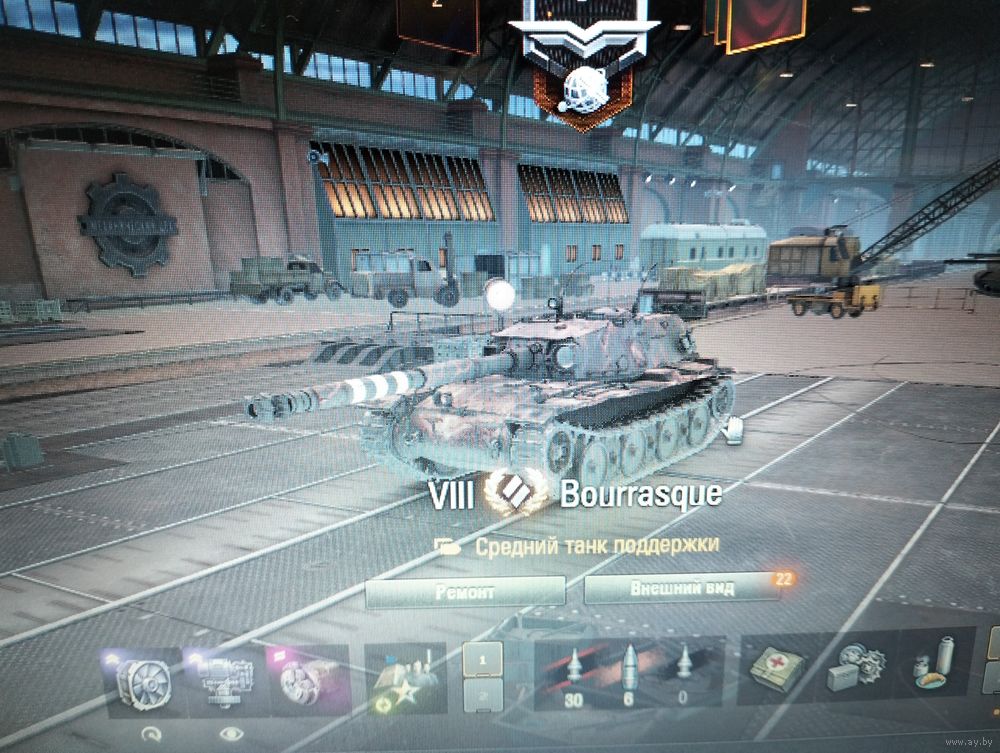This screenshot has width=1000, height=753.
Task: Click the Ремонт (Repair) button
Action: 464,592
